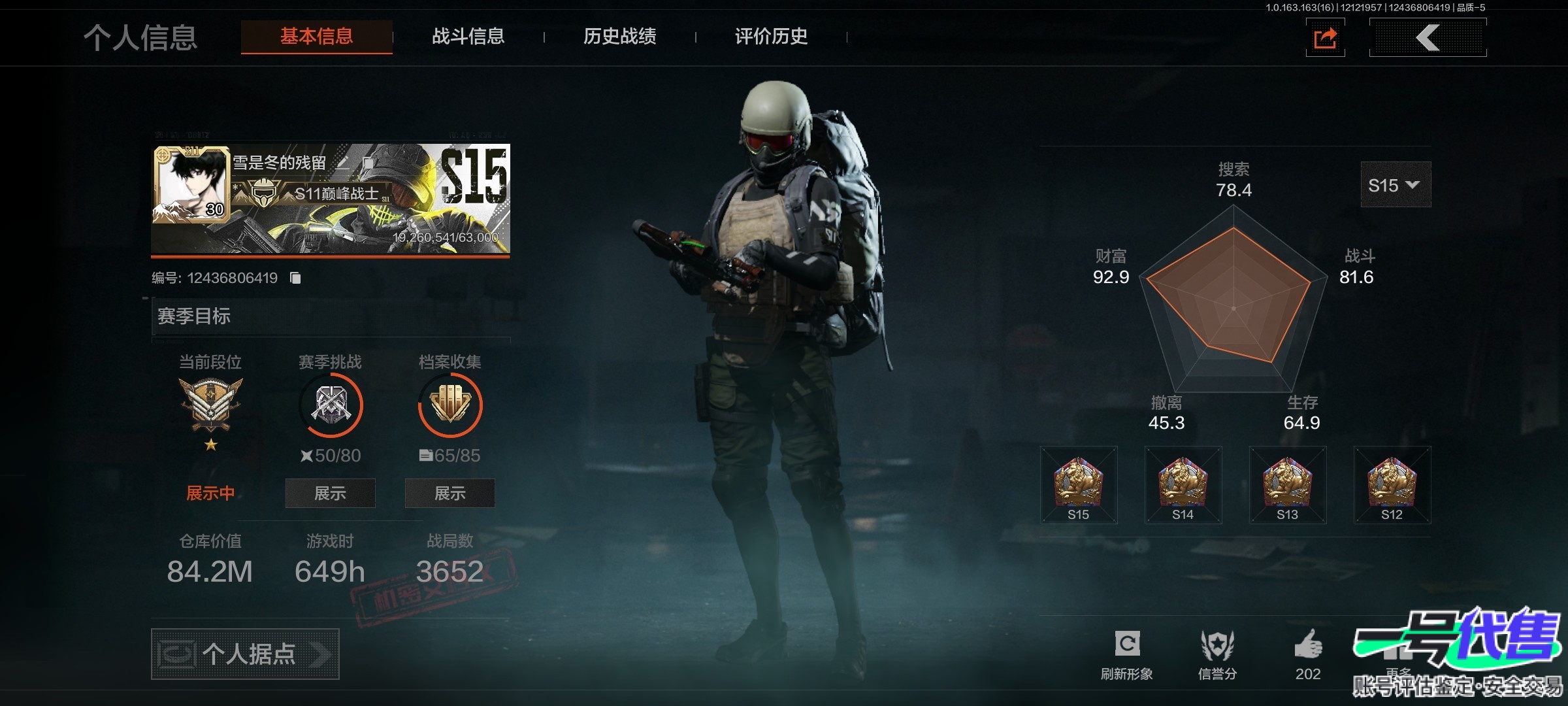
Task: Open the S15 season dropdown
Action: [1395, 185]
